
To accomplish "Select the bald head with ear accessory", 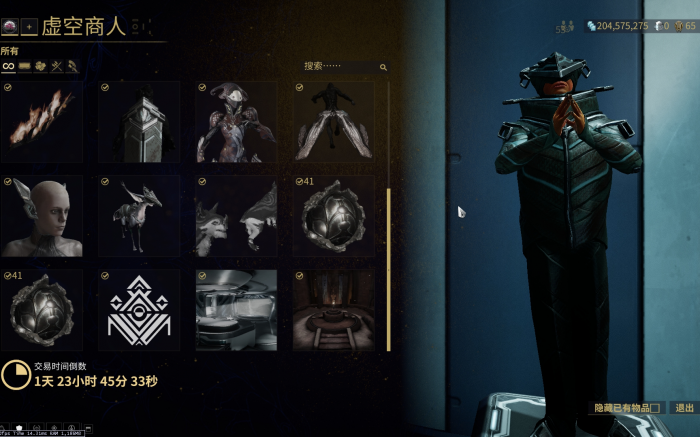I will (x=42, y=216).
